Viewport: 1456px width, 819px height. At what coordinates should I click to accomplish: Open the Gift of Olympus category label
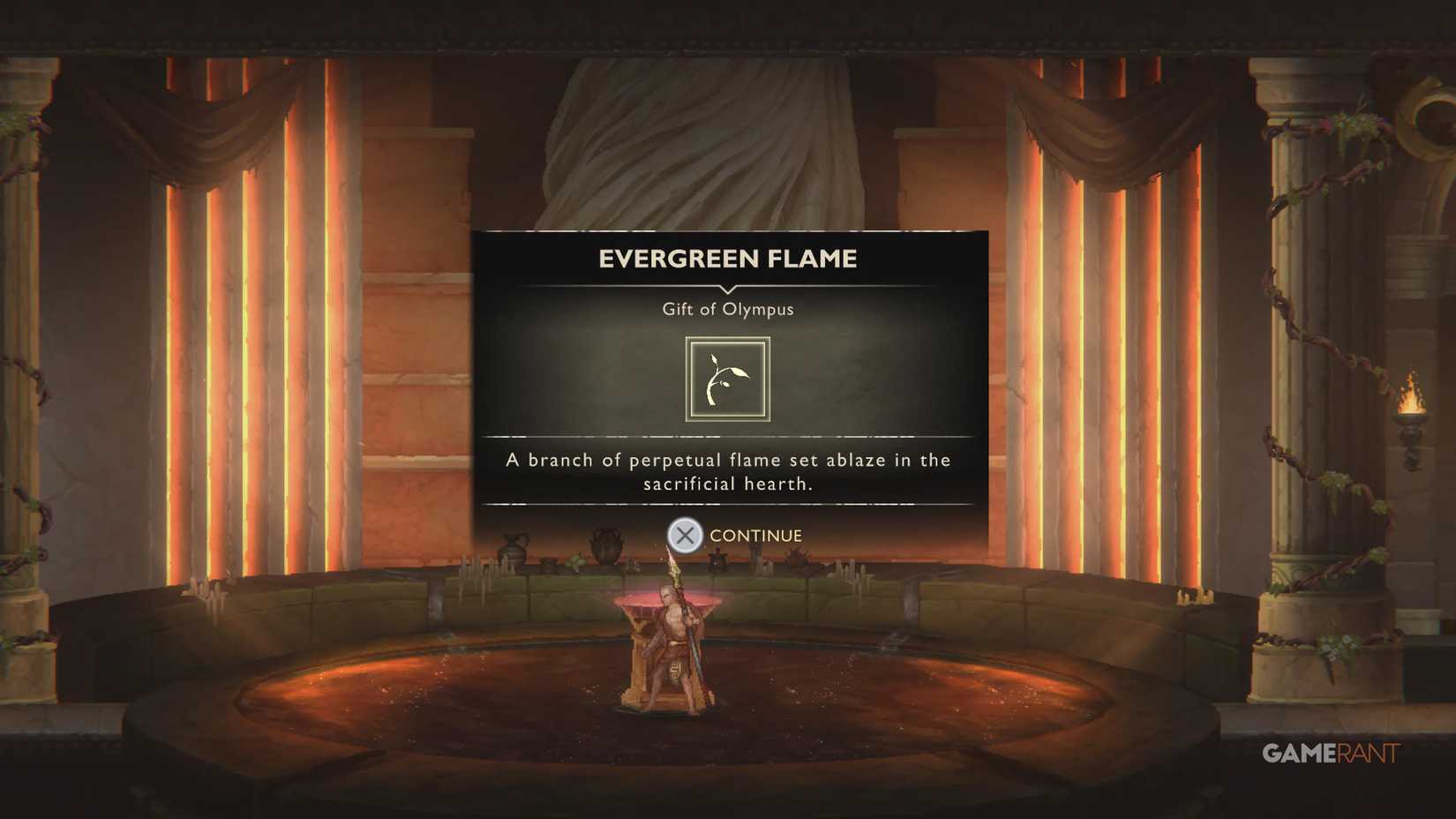coord(726,309)
